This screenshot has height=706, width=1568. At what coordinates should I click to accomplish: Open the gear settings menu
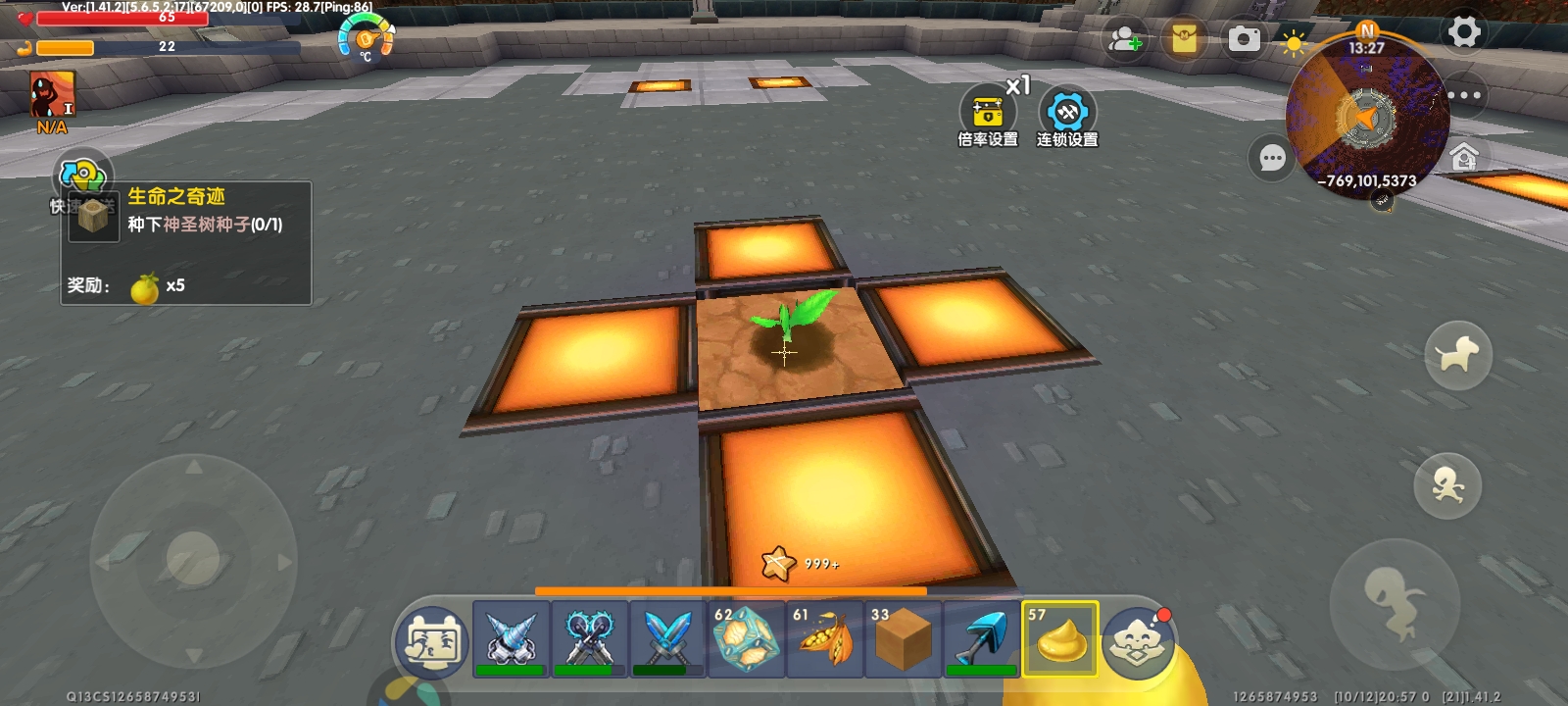pyautogui.click(x=1464, y=32)
